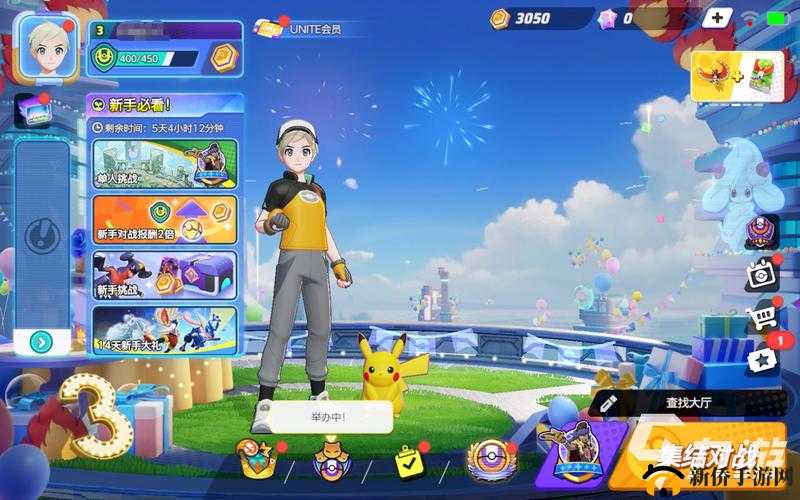The image size is (800, 500).
Task: View the 14天新手大礼 gift banner
Action: [165, 329]
